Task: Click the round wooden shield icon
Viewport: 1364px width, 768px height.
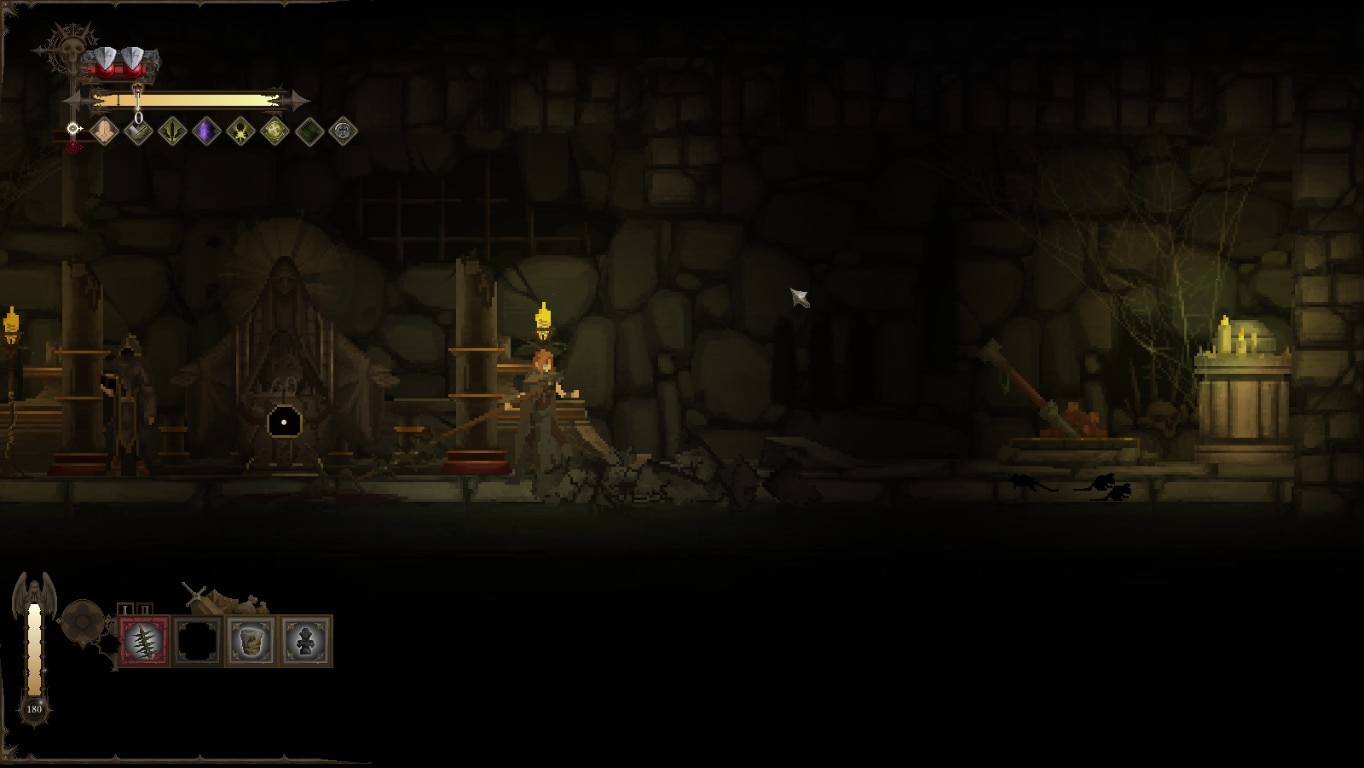Action: 83,623
